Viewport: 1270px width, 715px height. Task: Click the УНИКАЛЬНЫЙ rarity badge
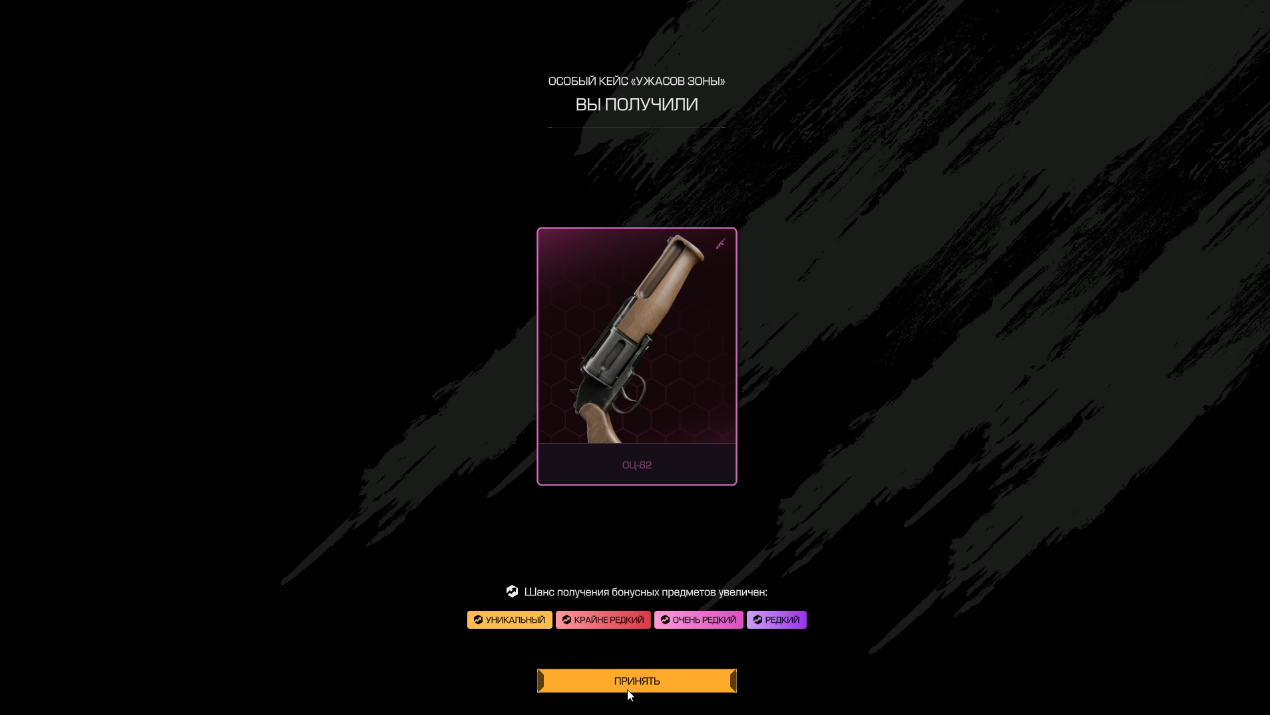509,620
